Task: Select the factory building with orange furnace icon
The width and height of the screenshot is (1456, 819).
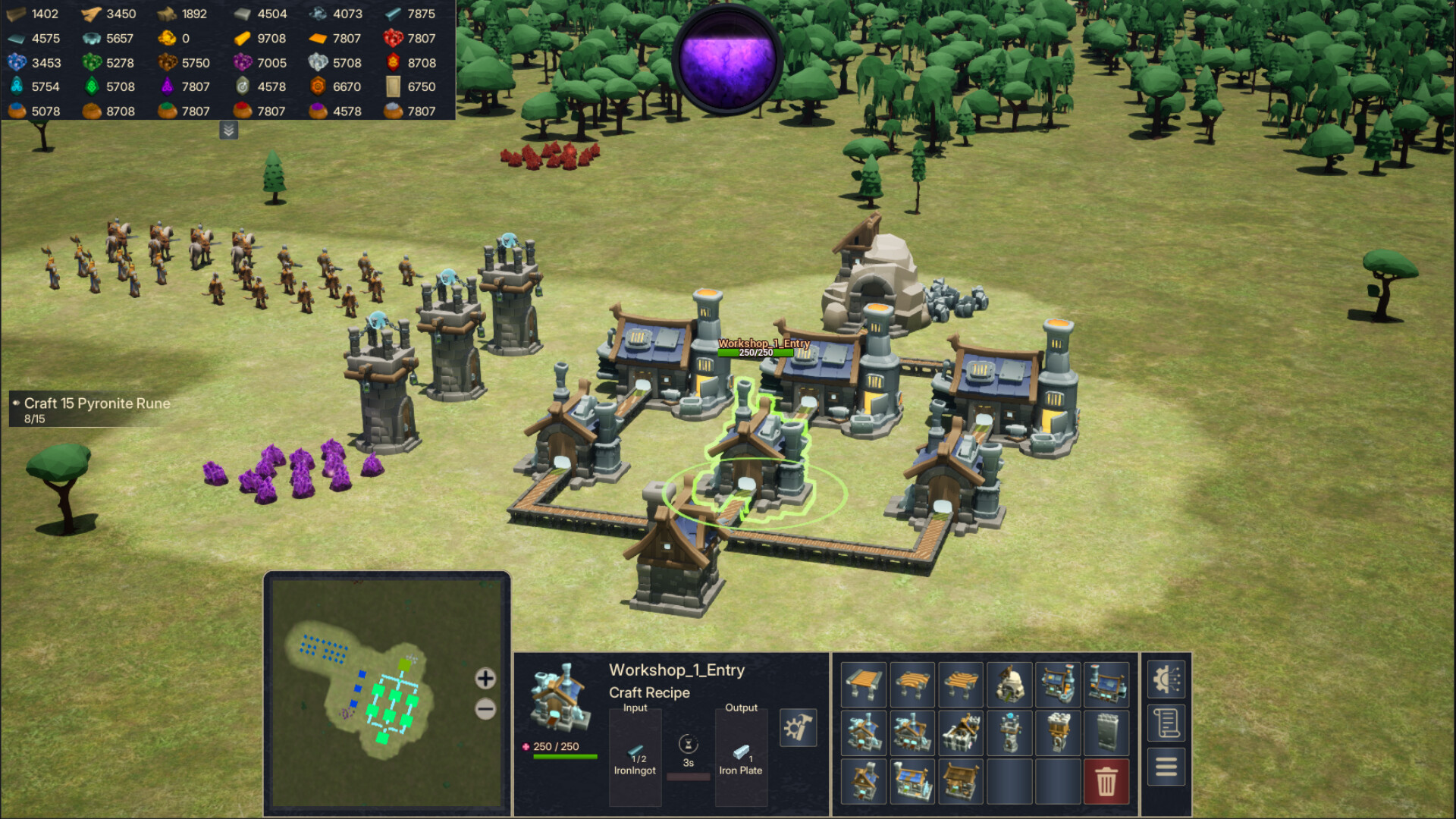Action: click(x=1058, y=682)
